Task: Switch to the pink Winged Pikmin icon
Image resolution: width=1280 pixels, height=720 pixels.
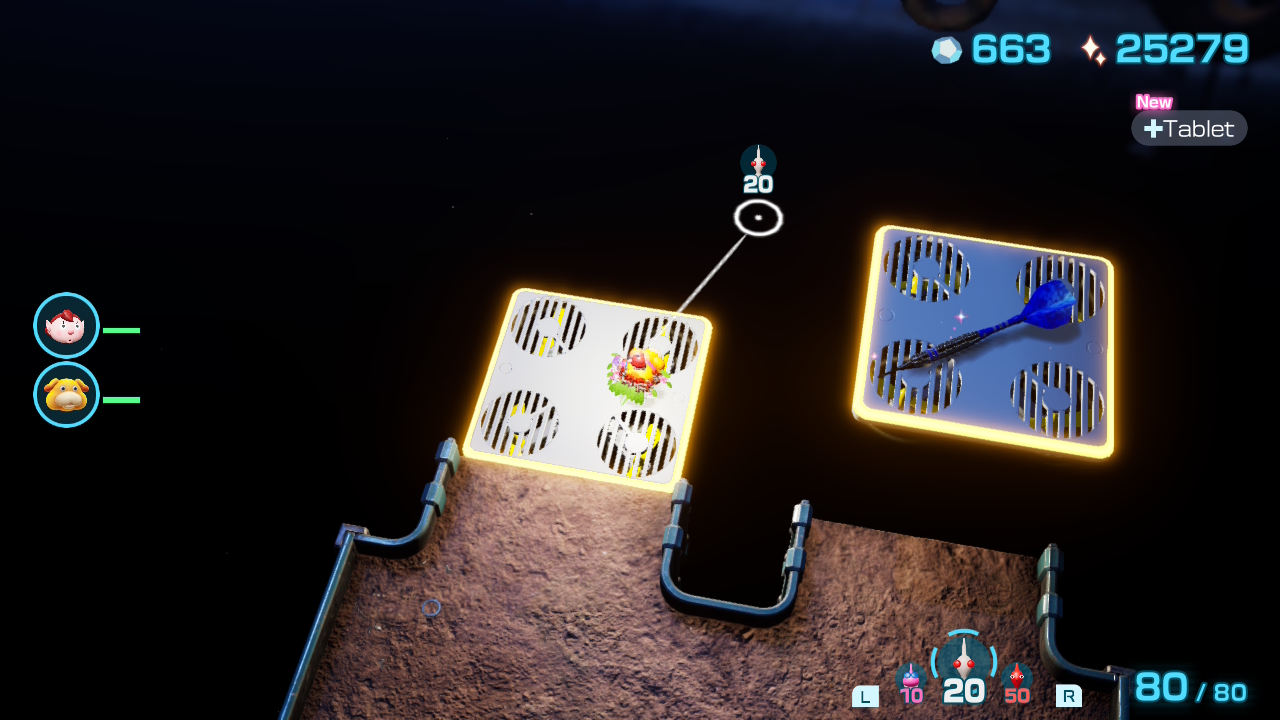Action: [910, 678]
